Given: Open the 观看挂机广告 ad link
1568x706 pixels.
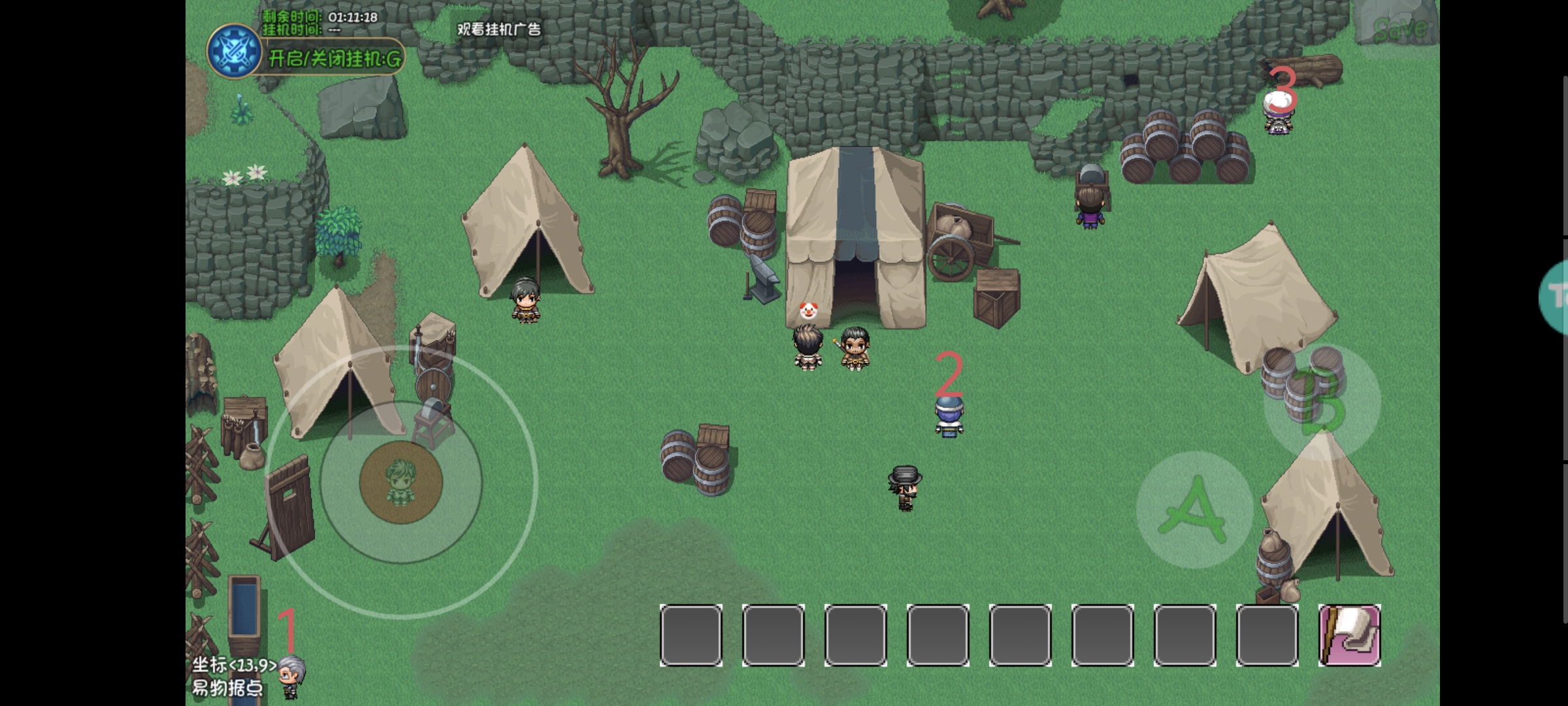Looking at the screenshot, I should click(498, 29).
